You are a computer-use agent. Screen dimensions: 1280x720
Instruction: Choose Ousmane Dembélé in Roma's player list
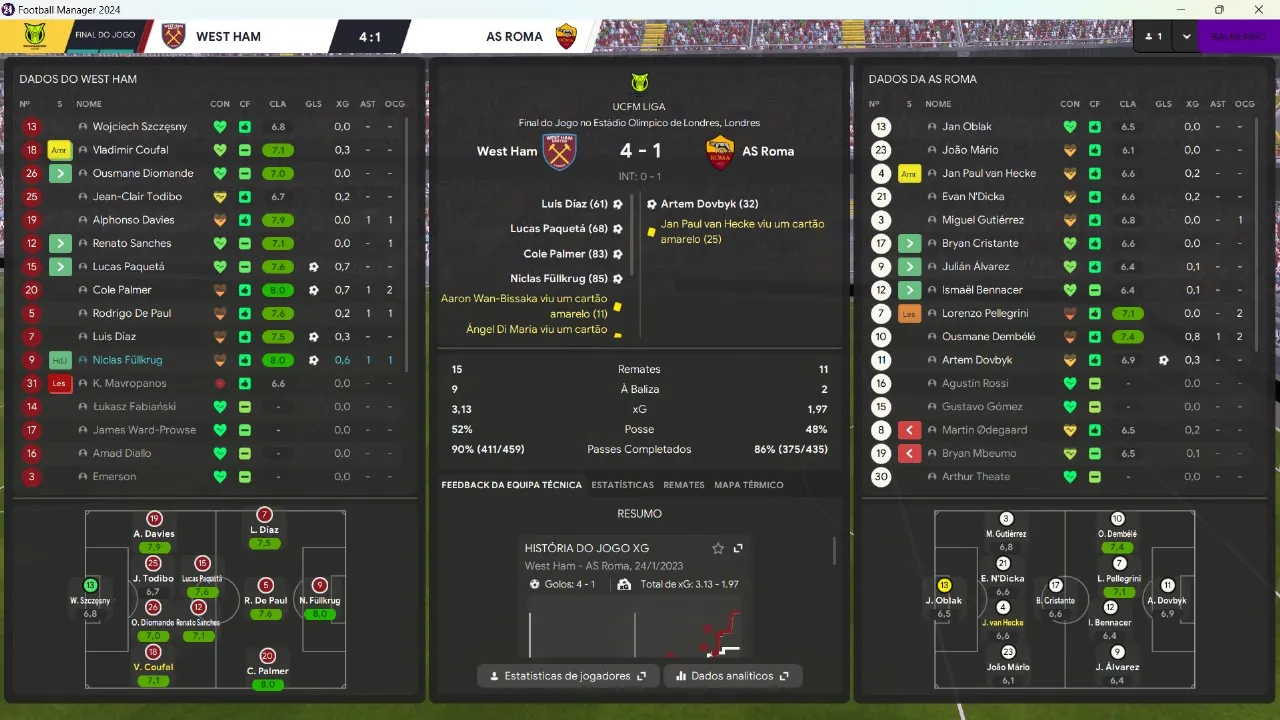[988, 337]
